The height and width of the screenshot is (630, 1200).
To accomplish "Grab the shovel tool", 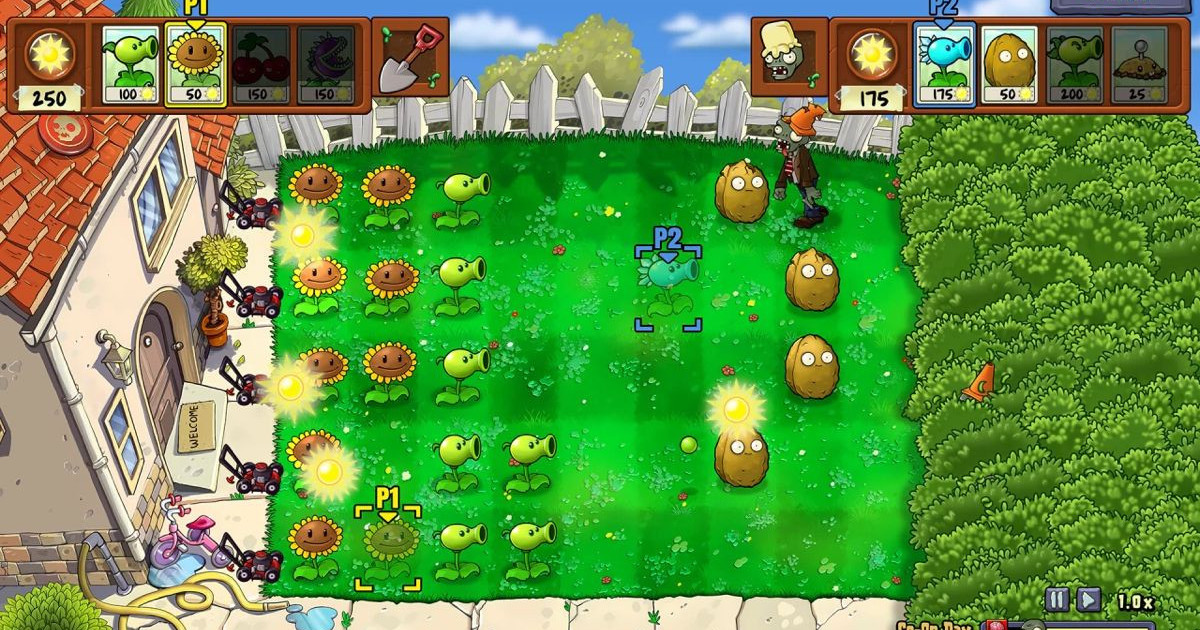I will click(411, 56).
